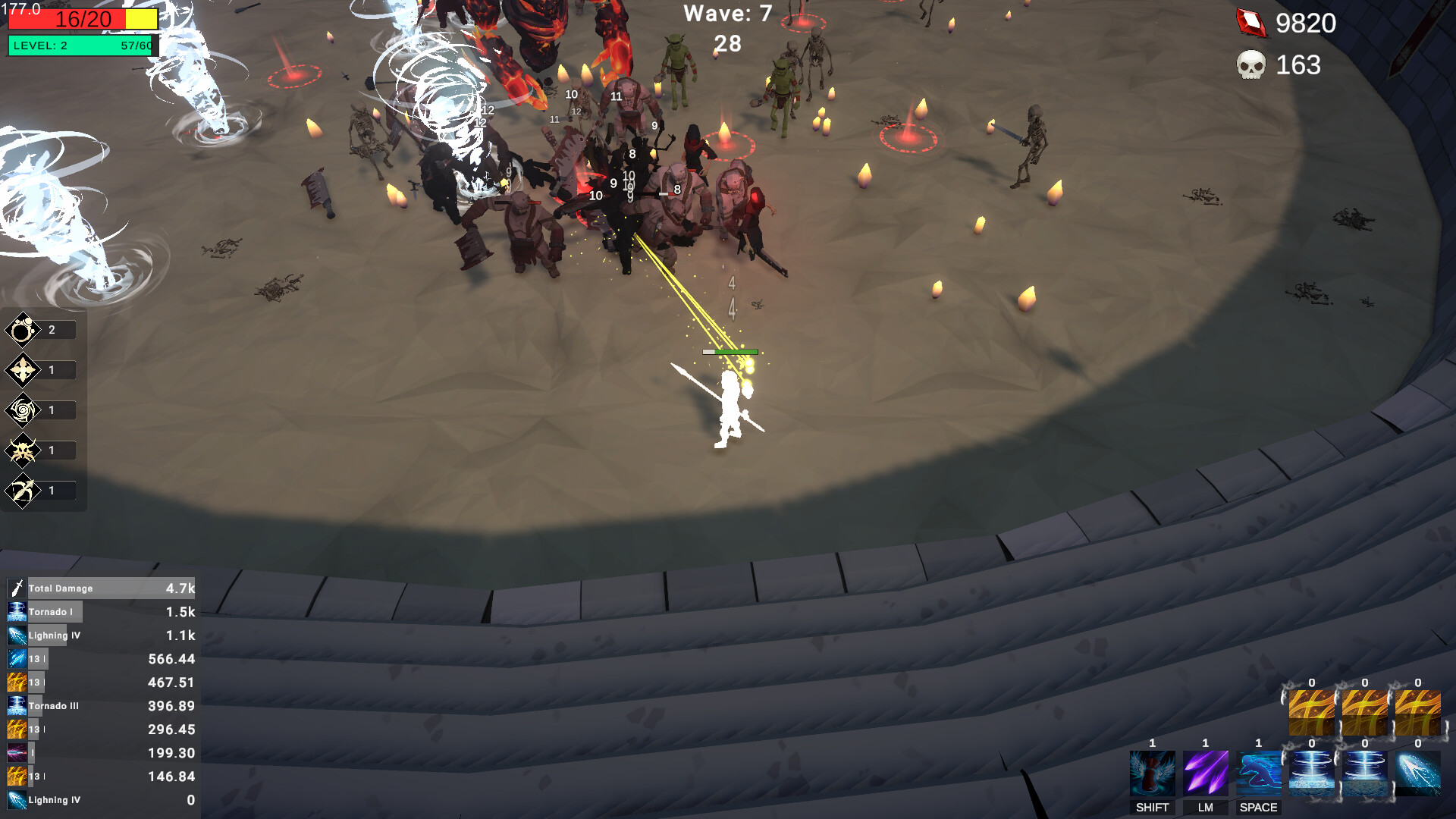Click the four-pointed star buff diamond icon
The width and height of the screenshot is (1456, 819).
point(23,369)
